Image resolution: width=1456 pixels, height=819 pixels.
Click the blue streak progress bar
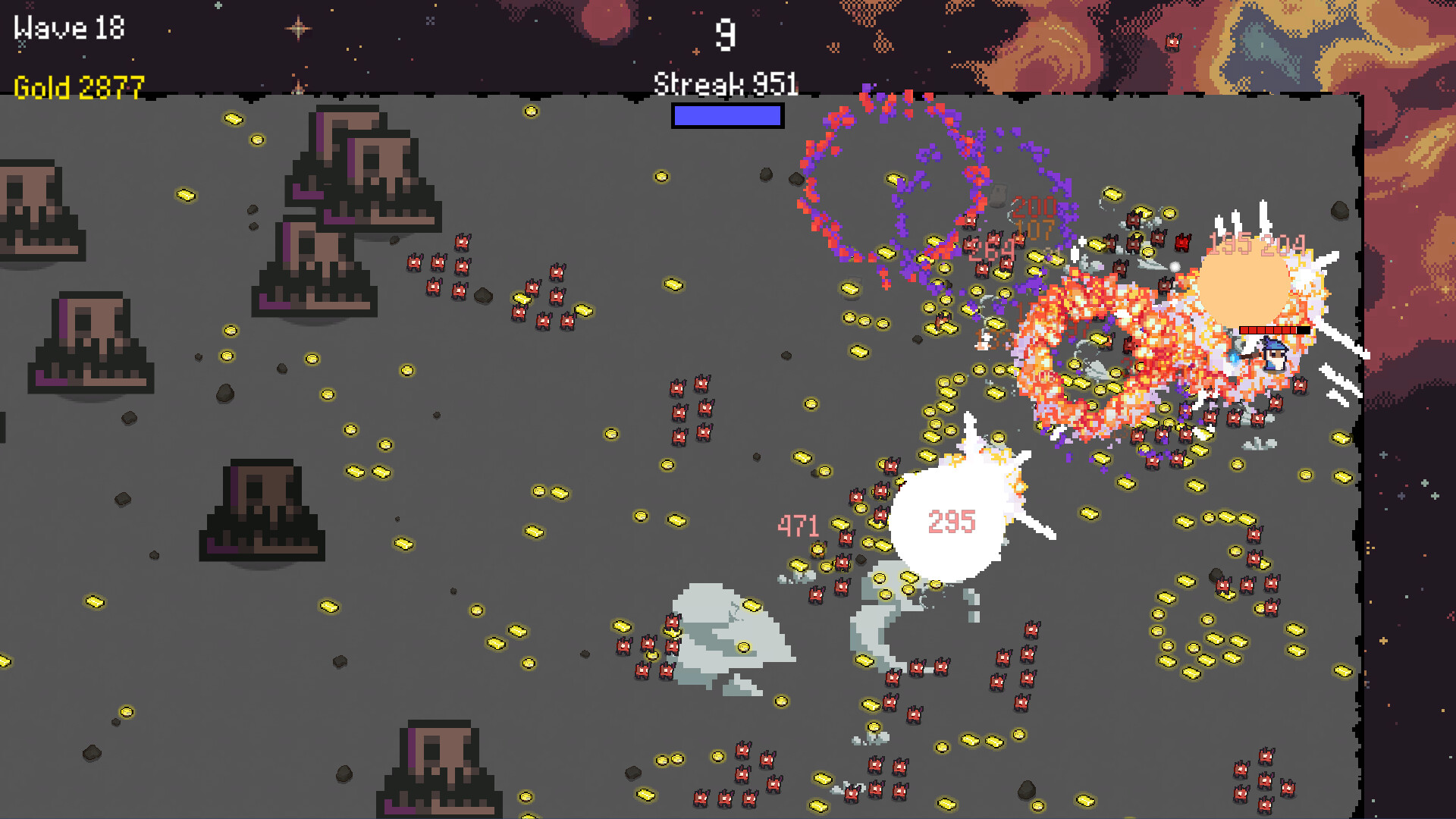click(x=727, y=117)
